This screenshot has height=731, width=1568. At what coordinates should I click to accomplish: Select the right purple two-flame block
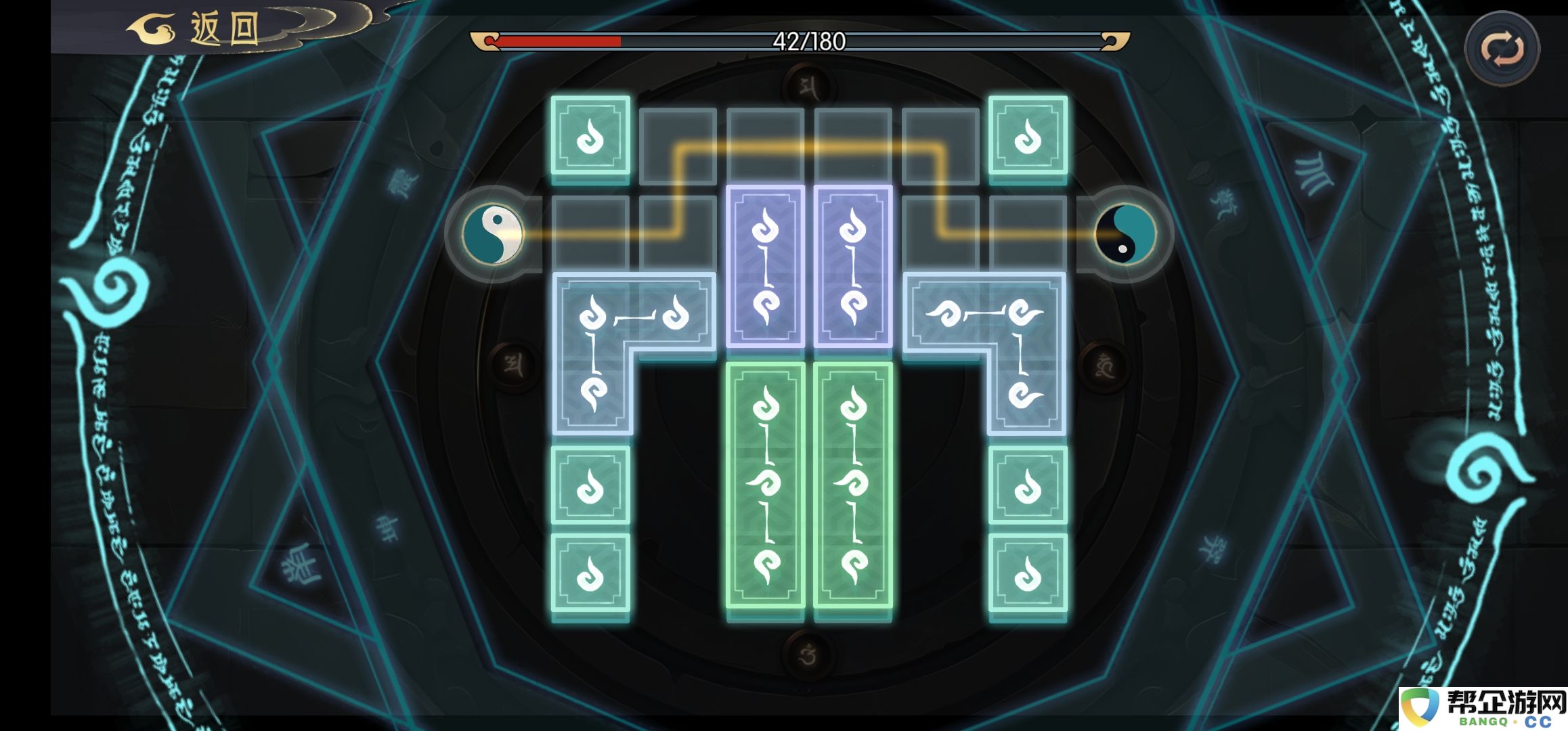(853, 266)
